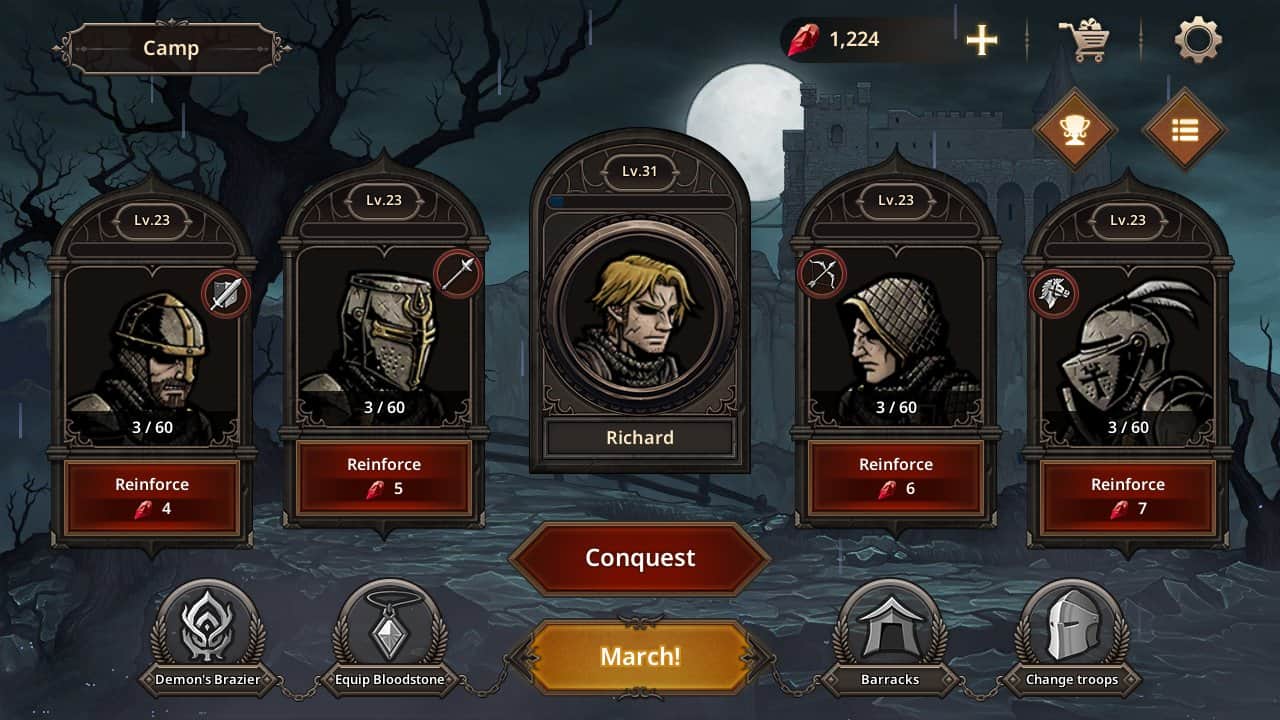Open the quest list icon
This screenshot has height=720, width=1280.
tap(1185, 128)
